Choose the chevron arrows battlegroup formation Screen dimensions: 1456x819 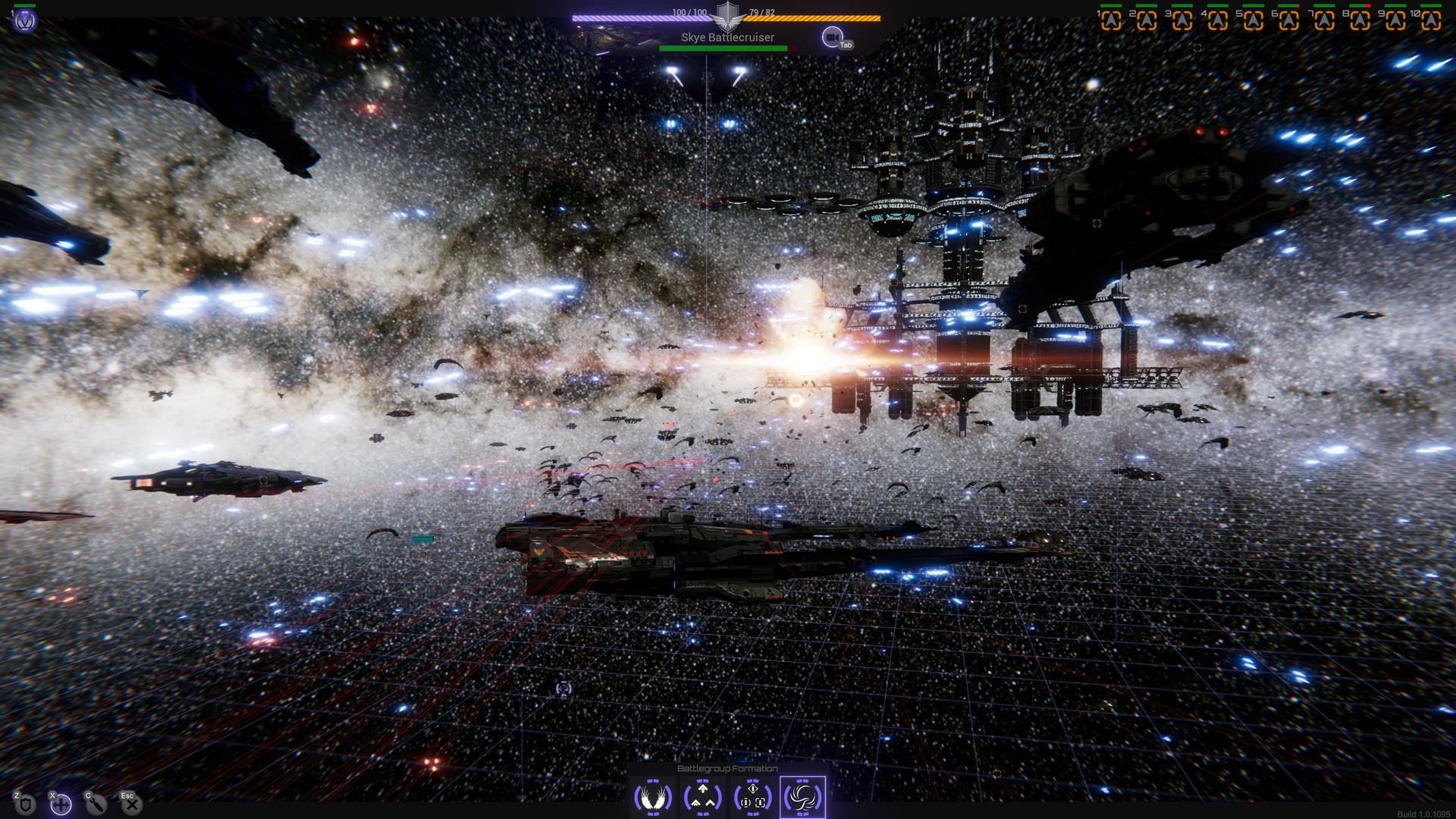(x=703, y=797)
